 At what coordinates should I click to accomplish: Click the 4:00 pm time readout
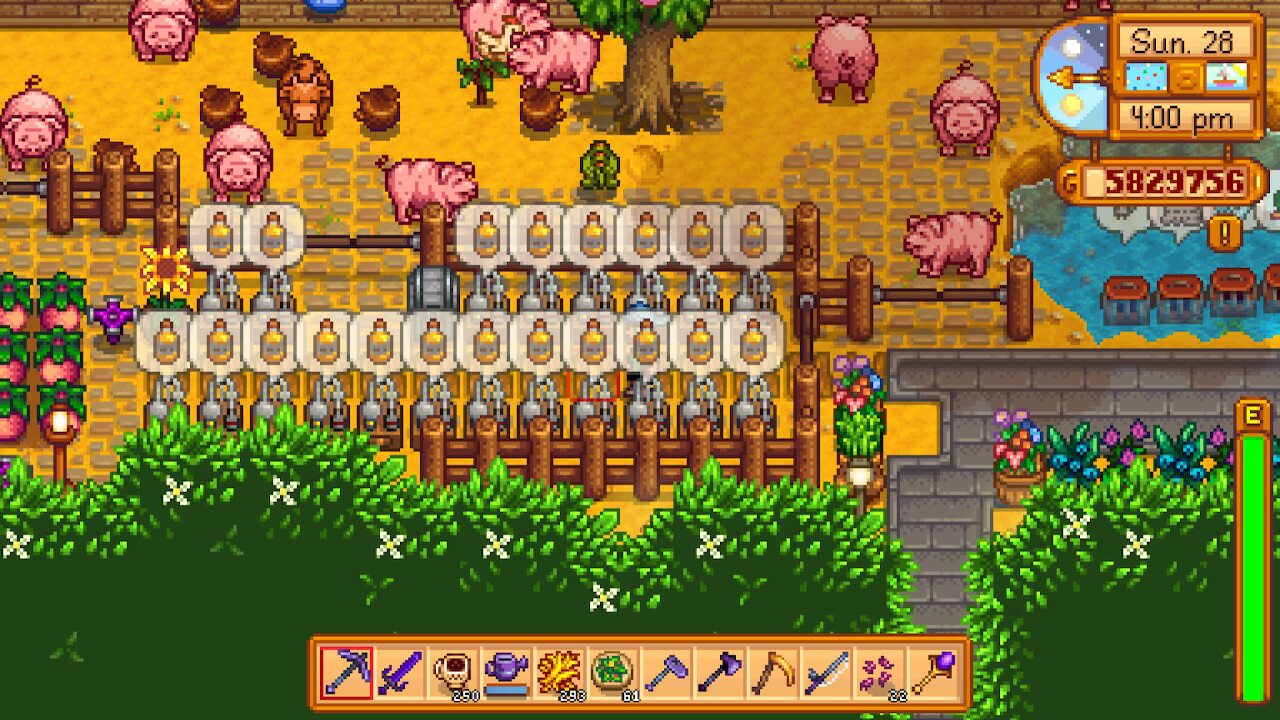1183,115
